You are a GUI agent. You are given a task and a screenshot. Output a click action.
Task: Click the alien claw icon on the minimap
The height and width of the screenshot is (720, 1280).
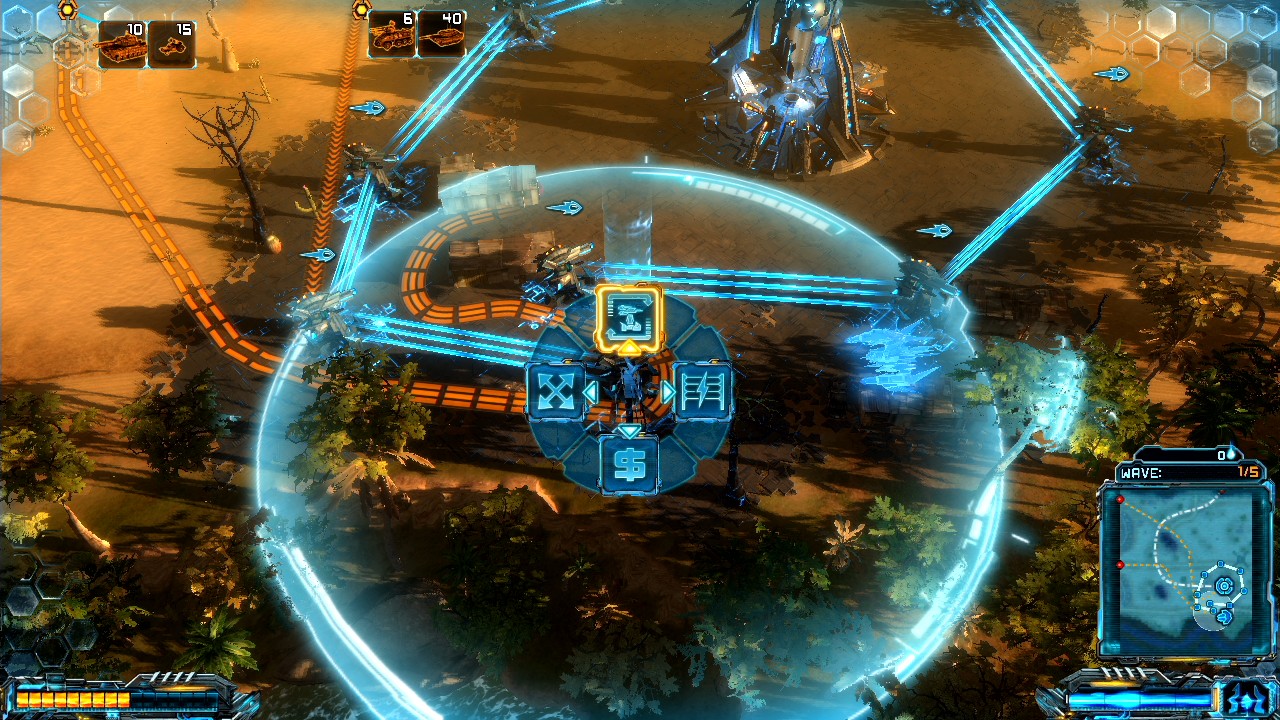pos(1225,616)
